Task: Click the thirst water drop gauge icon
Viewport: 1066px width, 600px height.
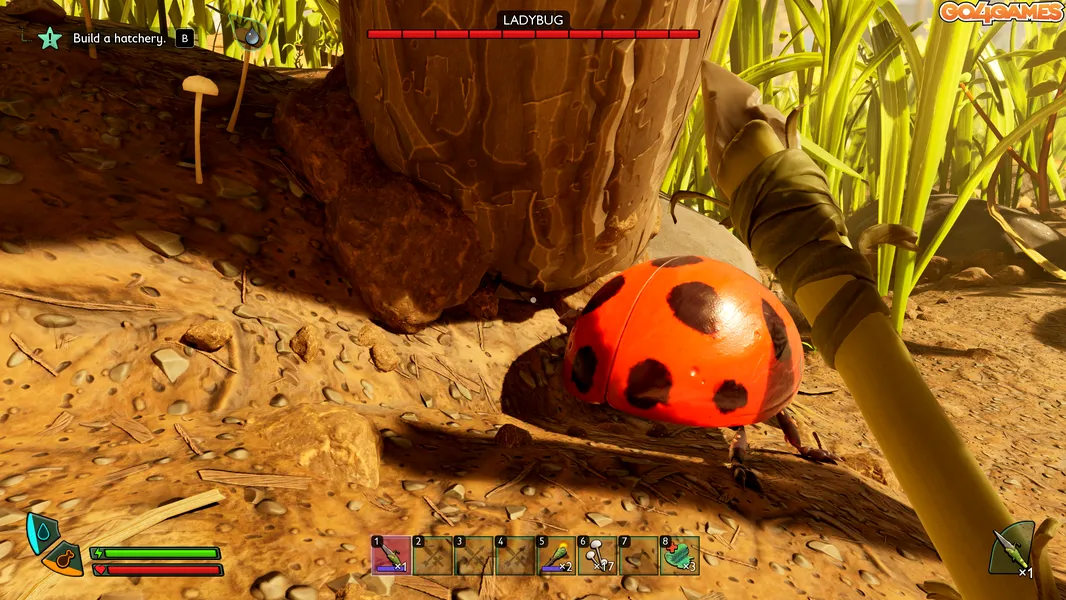Action: click(41, 533)
